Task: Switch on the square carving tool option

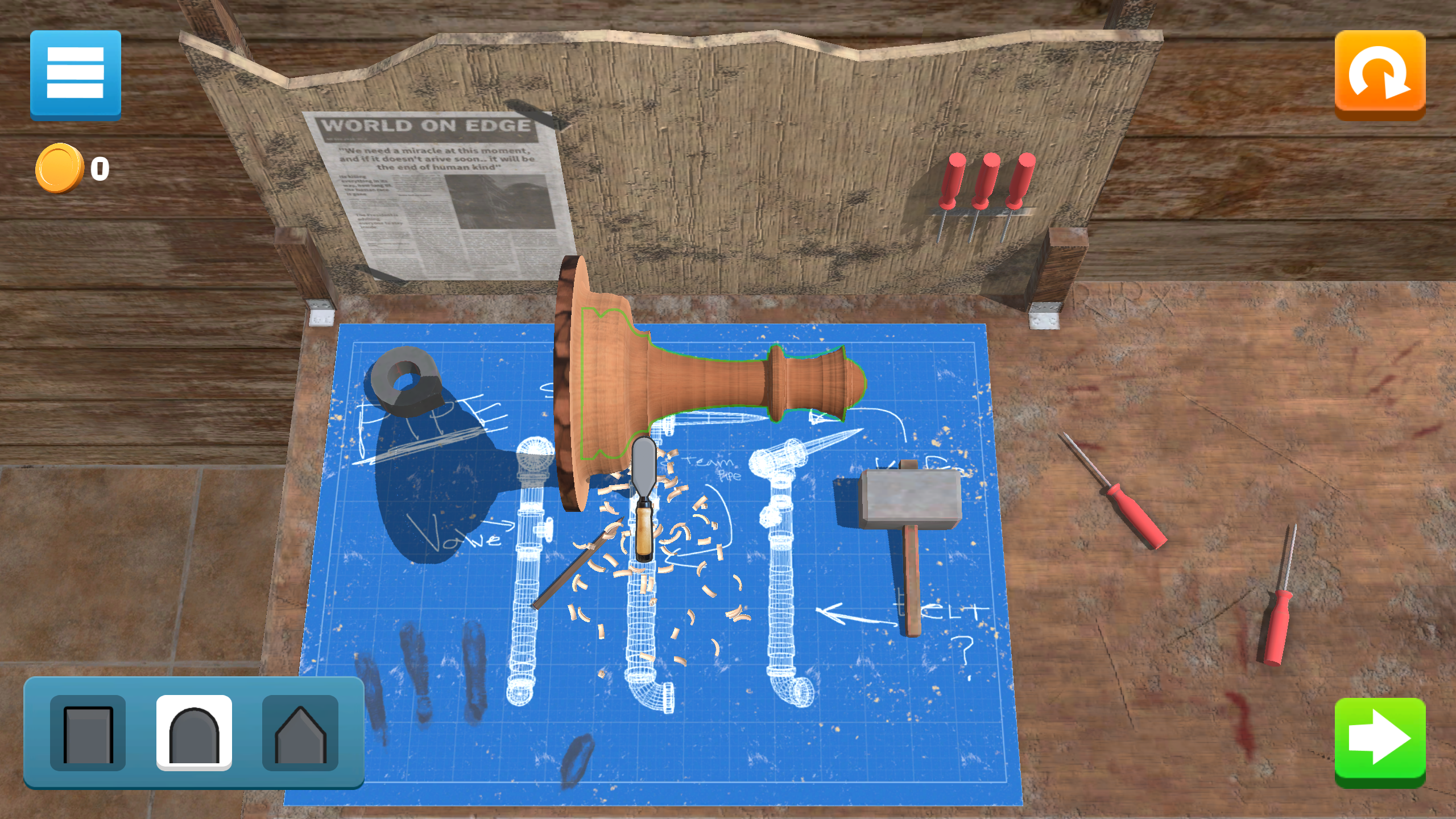Action: 88,733
